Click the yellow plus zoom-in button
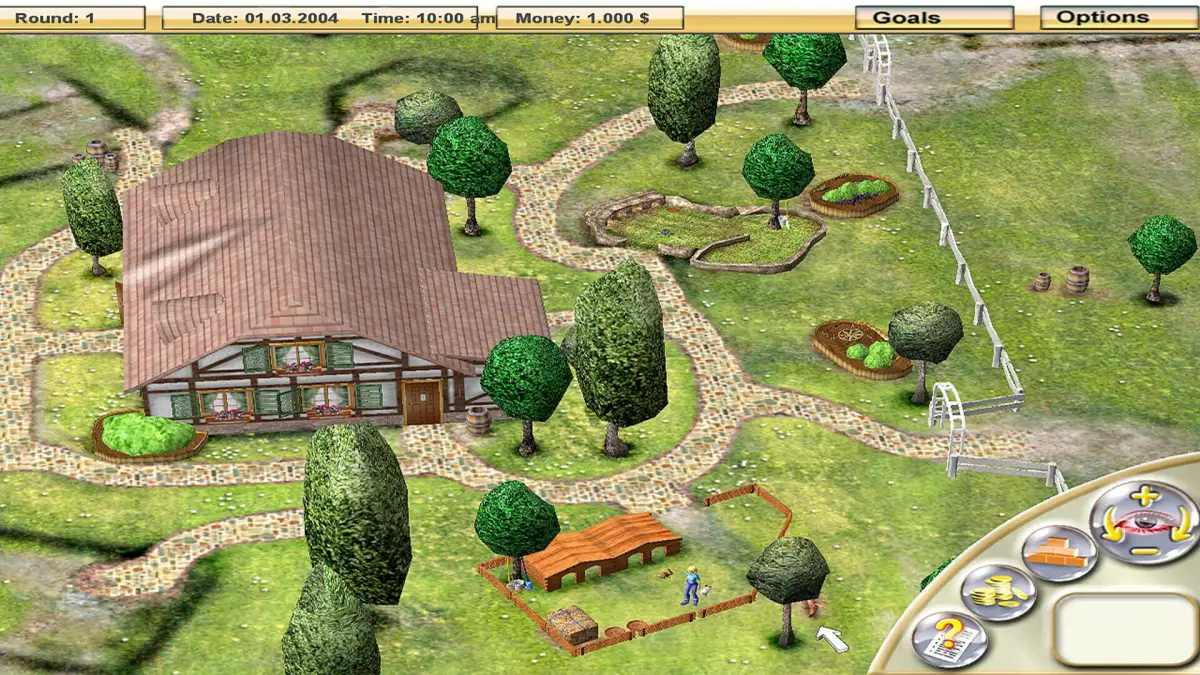This screenshot has height=675, width=1200. click(x=1146, y=496)
